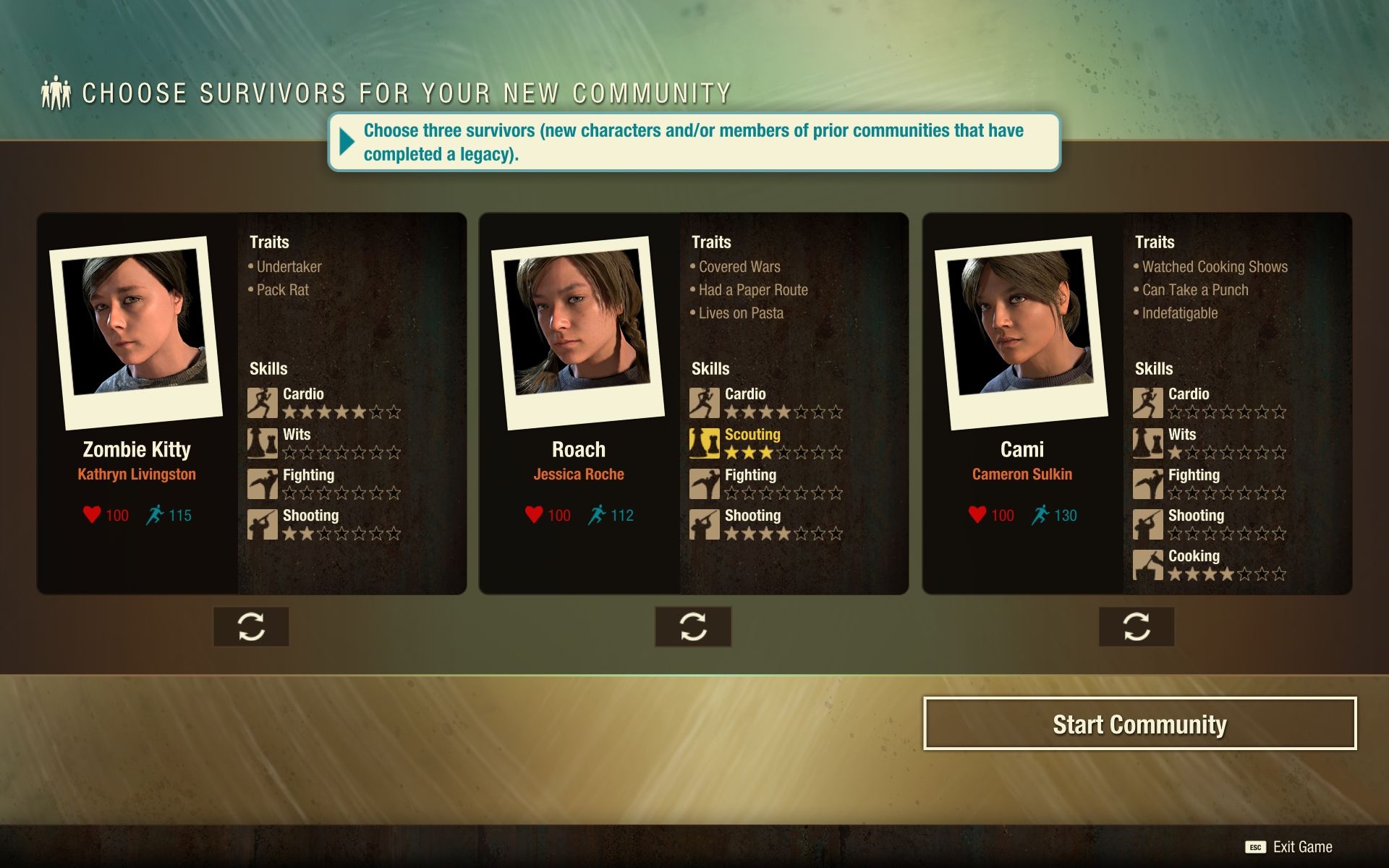Start the community with these survivors
The width and height of the screenshot is (1389, 868).
[1139, 724]
